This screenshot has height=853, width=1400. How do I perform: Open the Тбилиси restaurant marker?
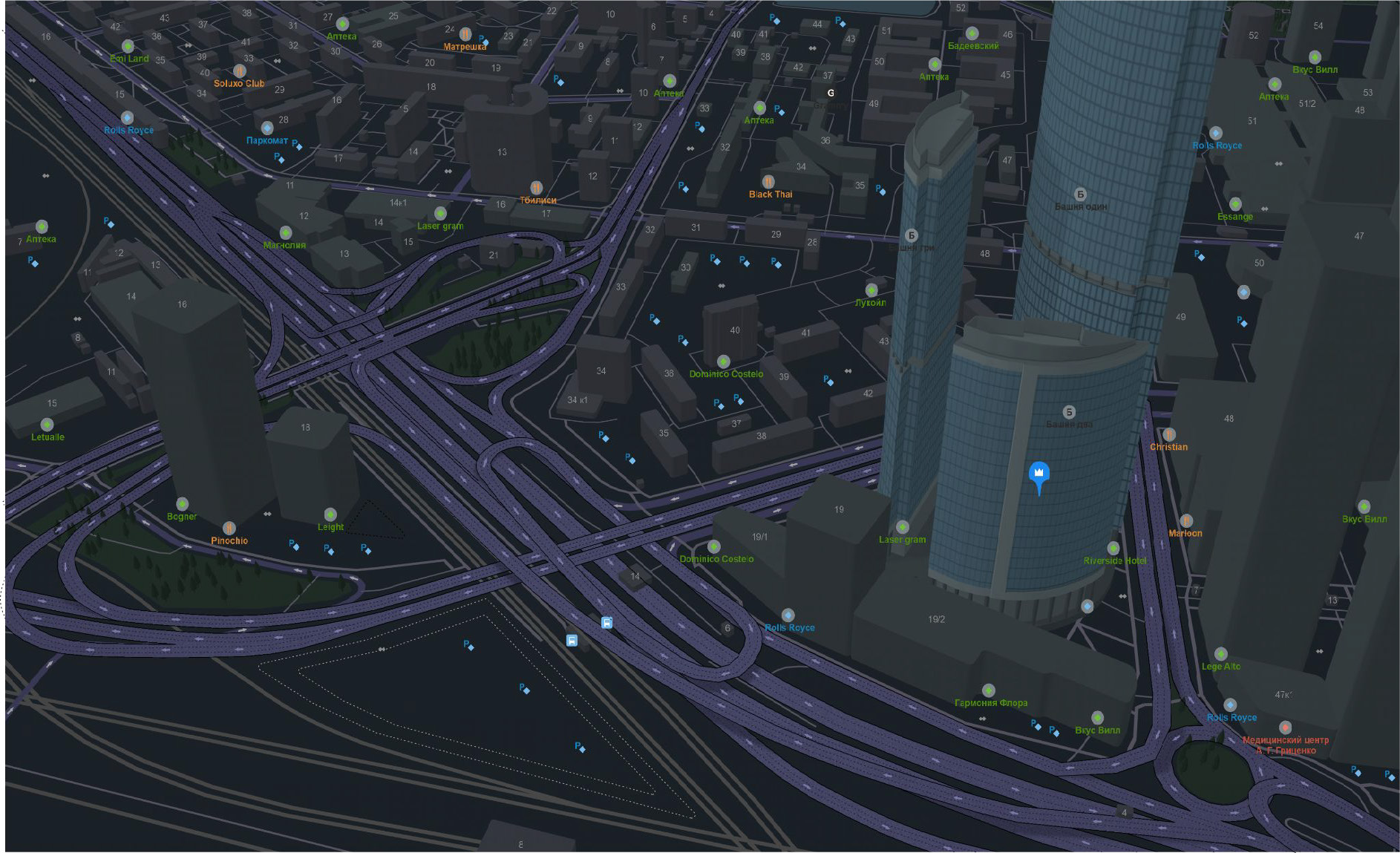[x=537, y=188]
